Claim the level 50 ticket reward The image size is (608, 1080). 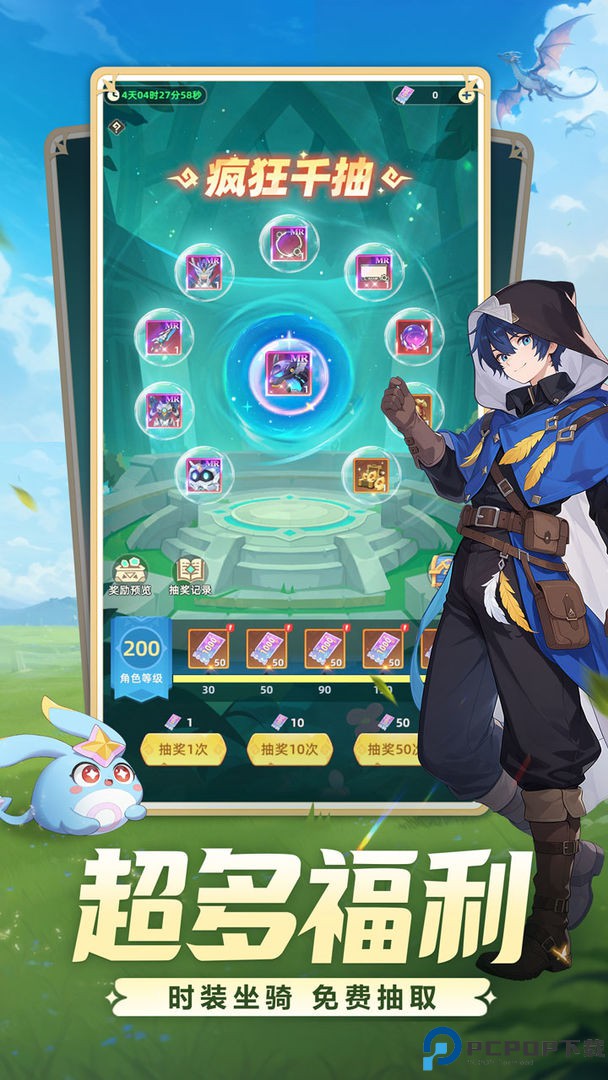click(267, 649)
